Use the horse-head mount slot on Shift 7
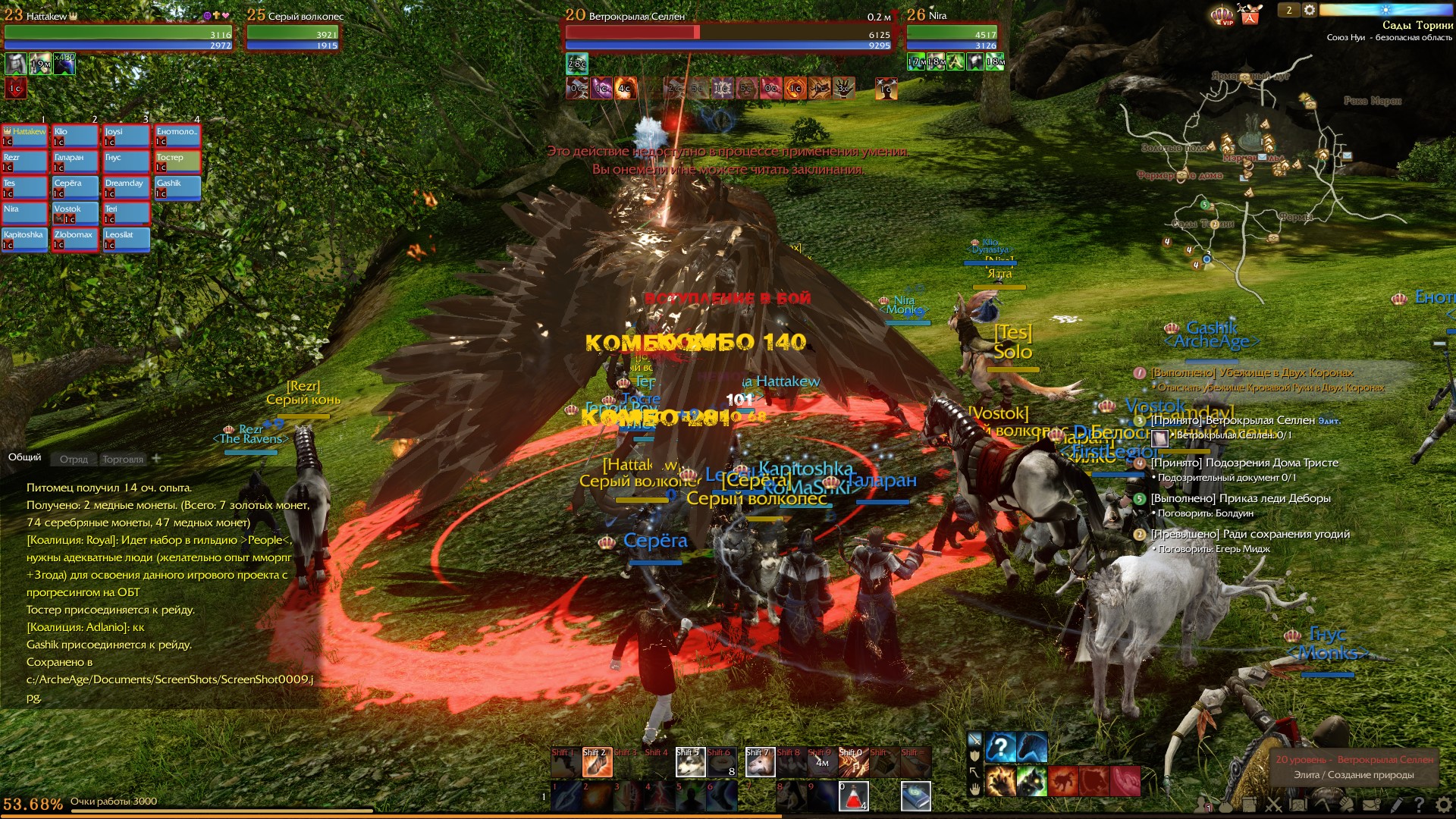 pos(760,763)
